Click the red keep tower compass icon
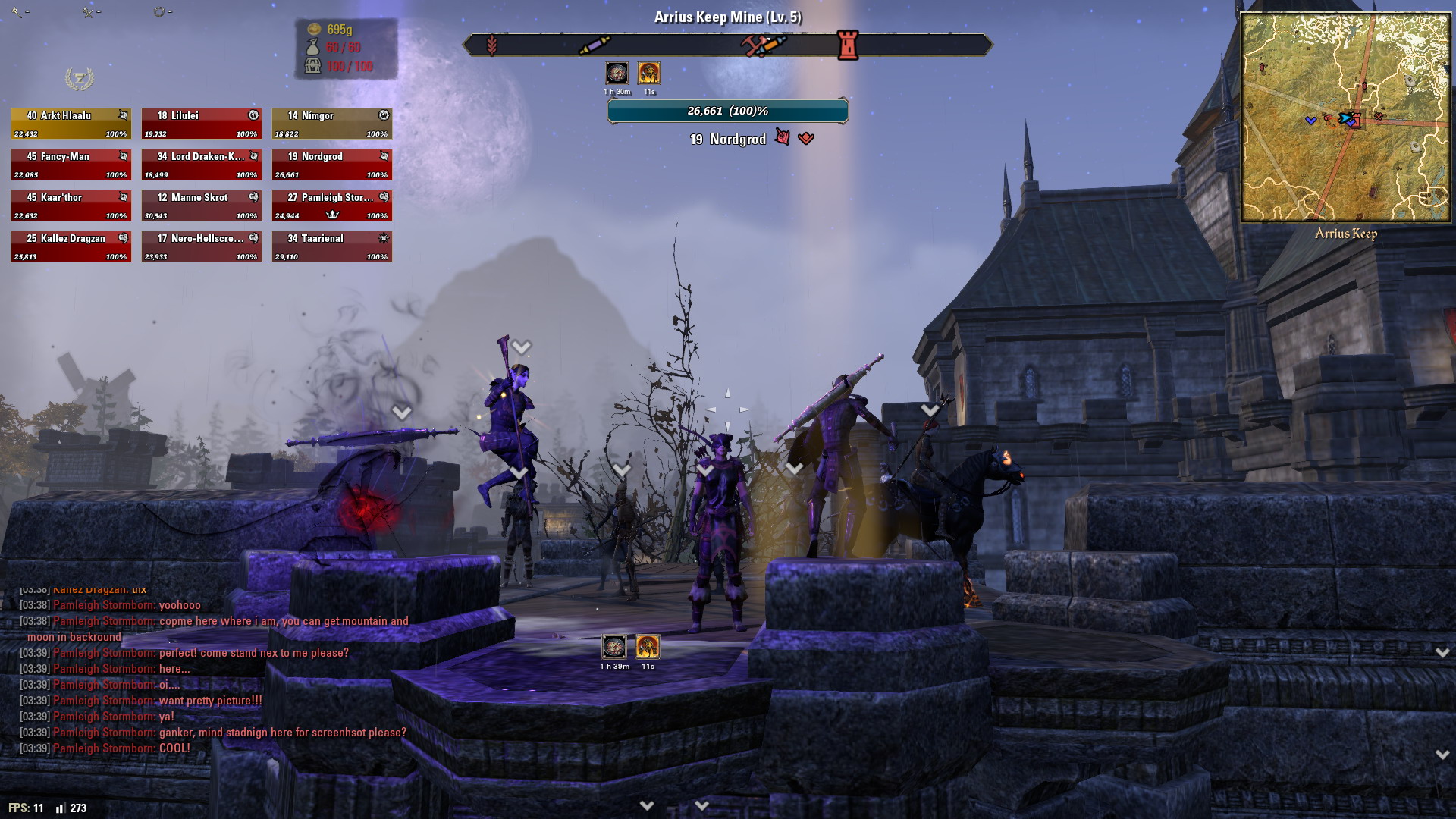Image resolution: width=1456 pixels, height=819 pixels. (x=847, y=45)
